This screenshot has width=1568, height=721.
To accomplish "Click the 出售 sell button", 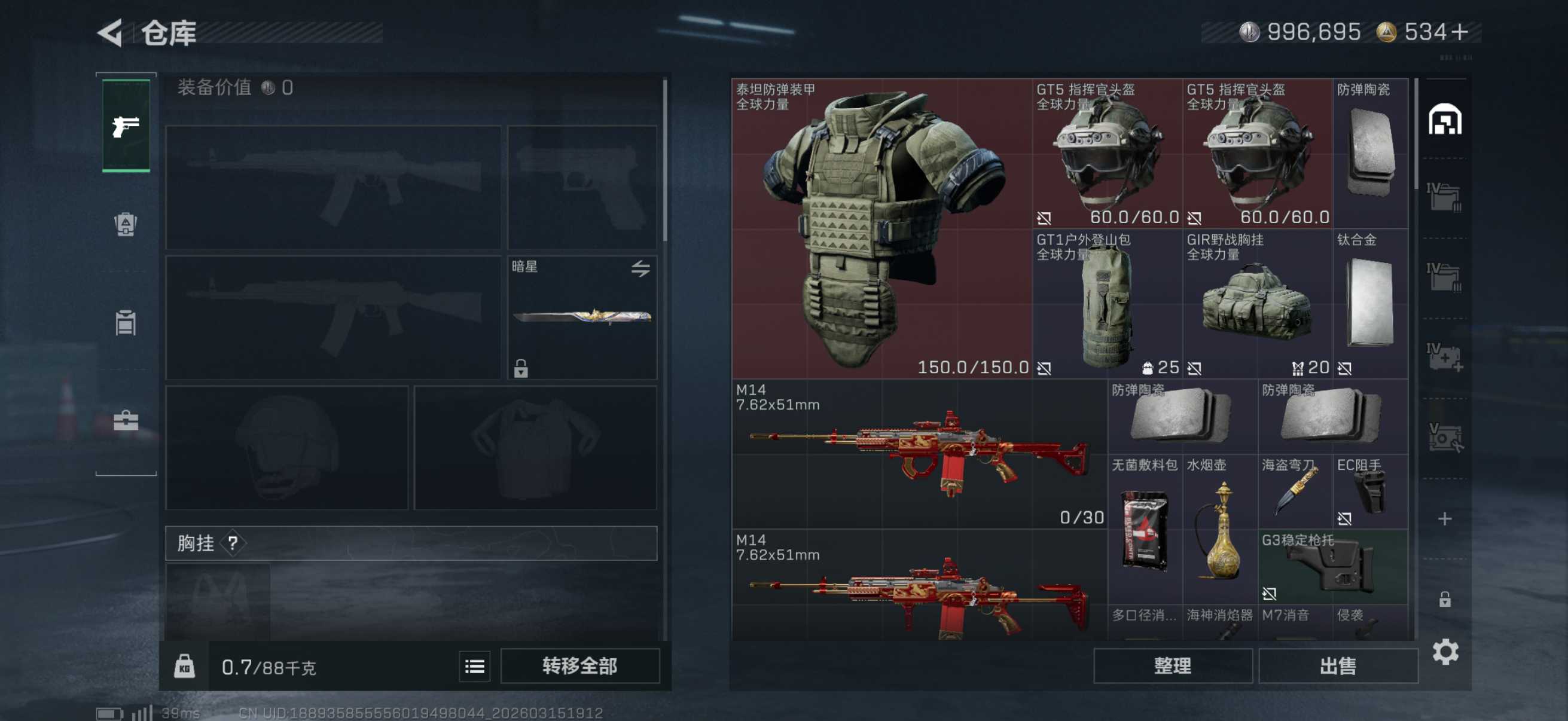I will (1337, 666).
